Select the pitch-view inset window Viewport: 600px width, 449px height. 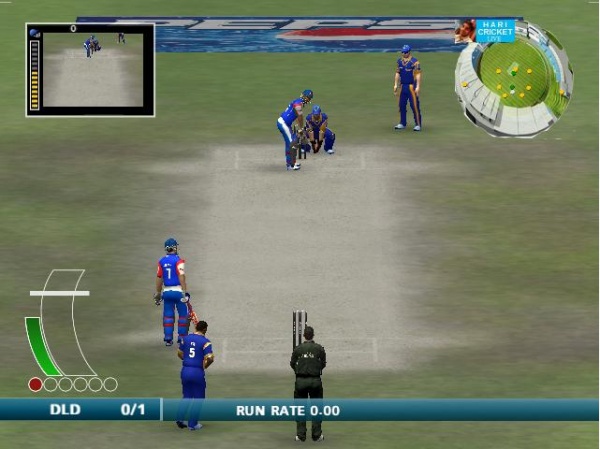90,70
